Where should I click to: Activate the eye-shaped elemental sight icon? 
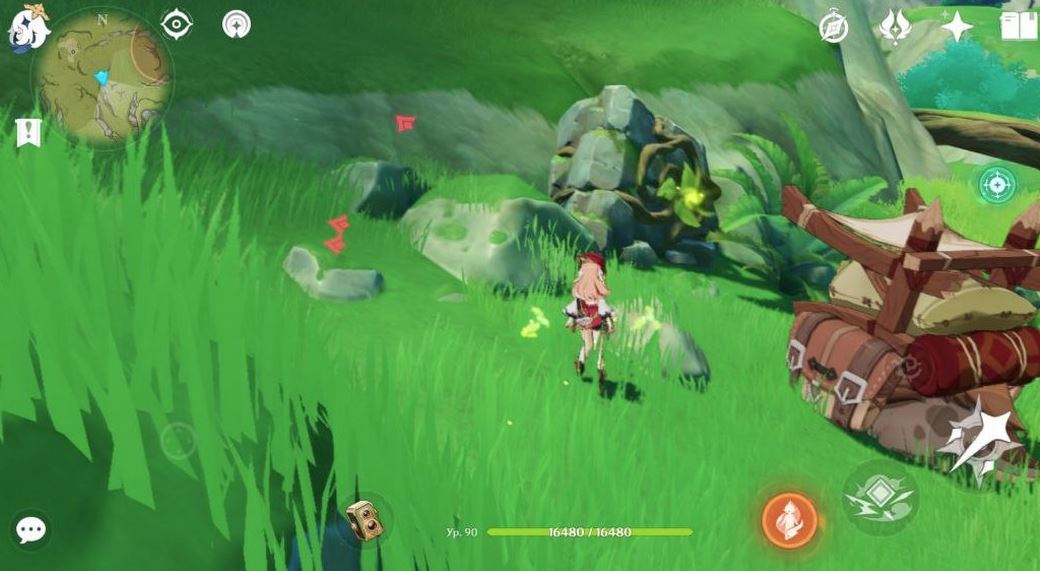pos(176,24)
